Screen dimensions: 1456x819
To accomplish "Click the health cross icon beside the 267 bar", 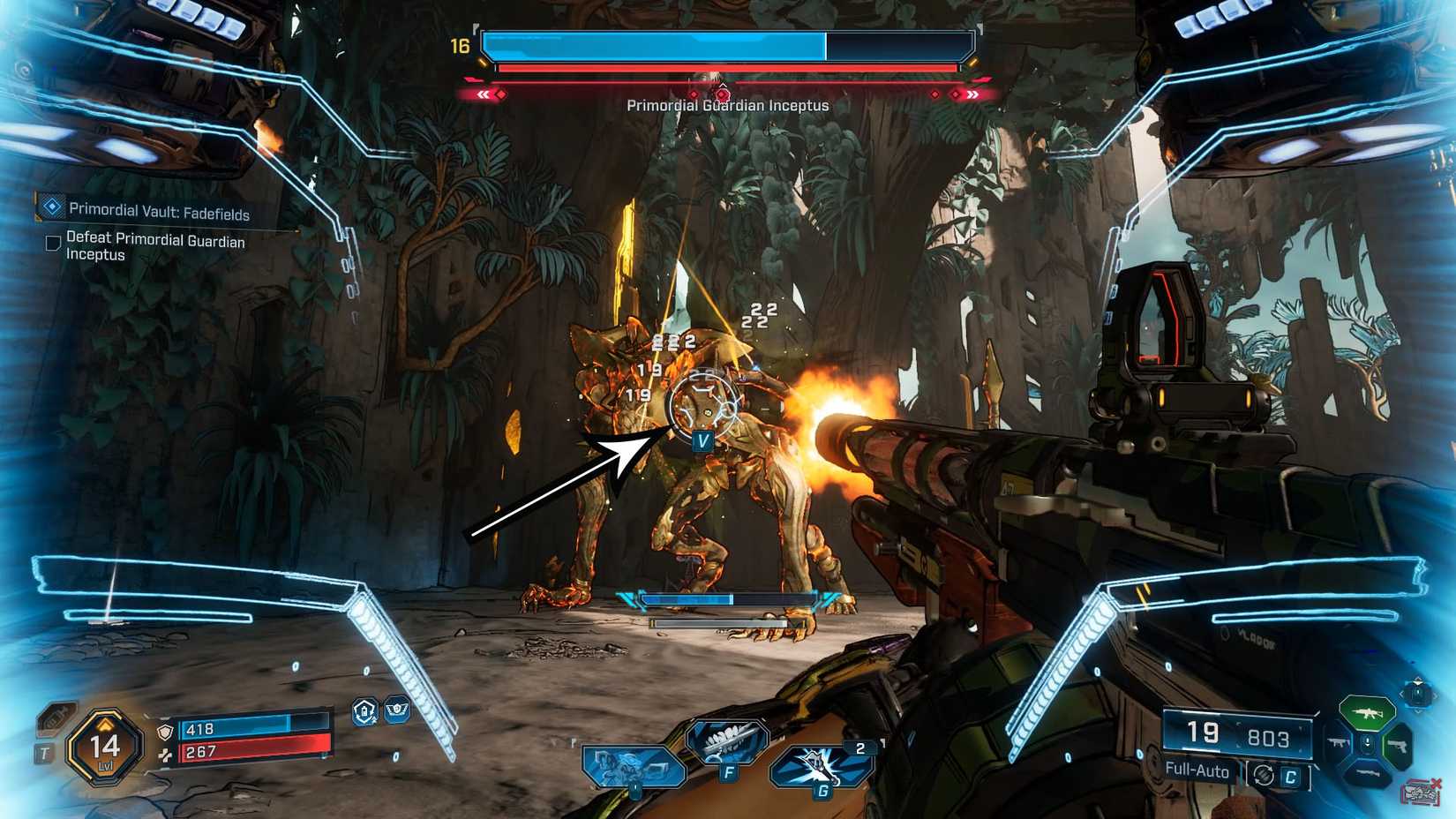I will point(166,755).
